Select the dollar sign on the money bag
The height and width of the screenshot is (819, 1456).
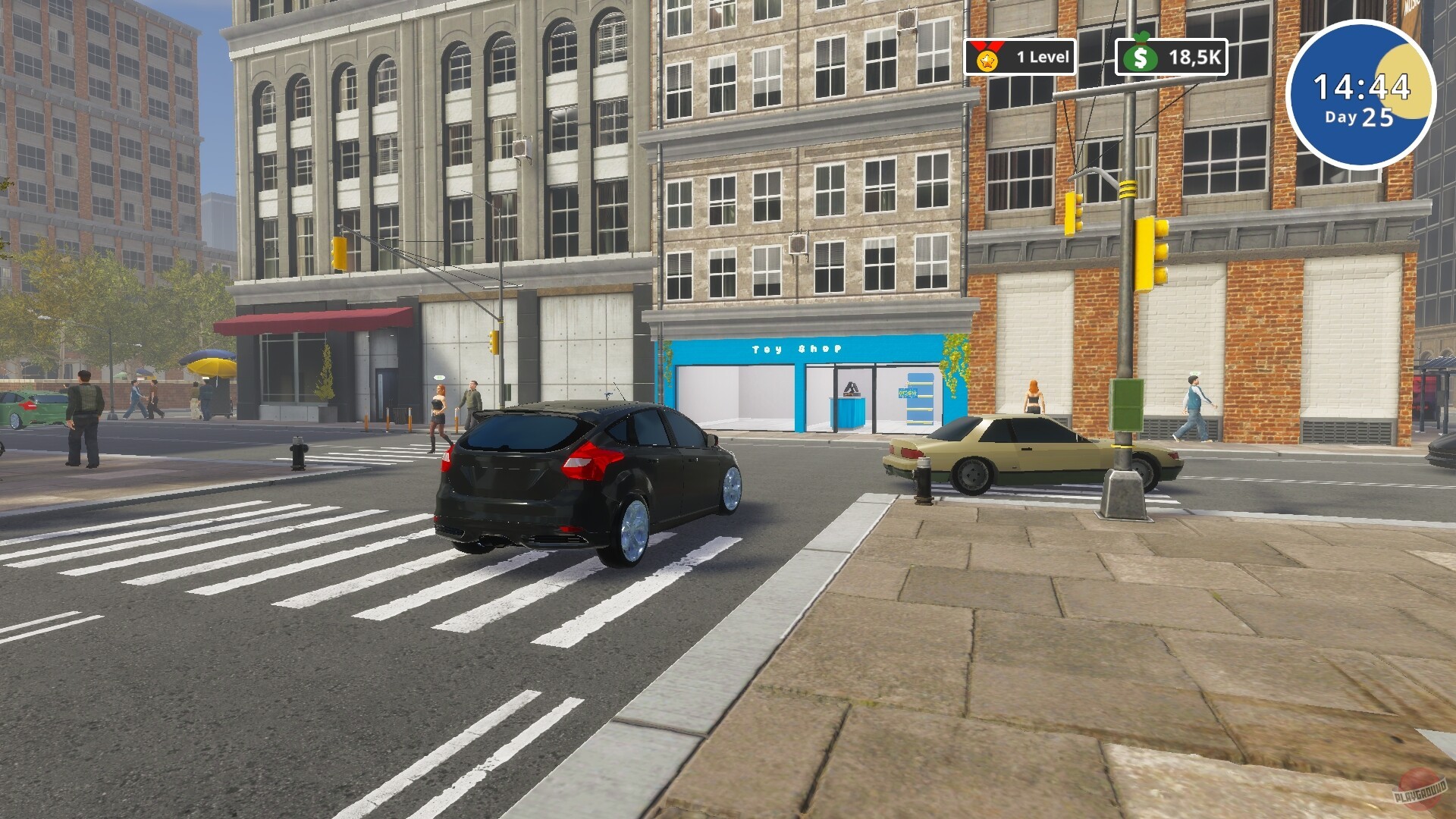click(x=1140, y=58)
